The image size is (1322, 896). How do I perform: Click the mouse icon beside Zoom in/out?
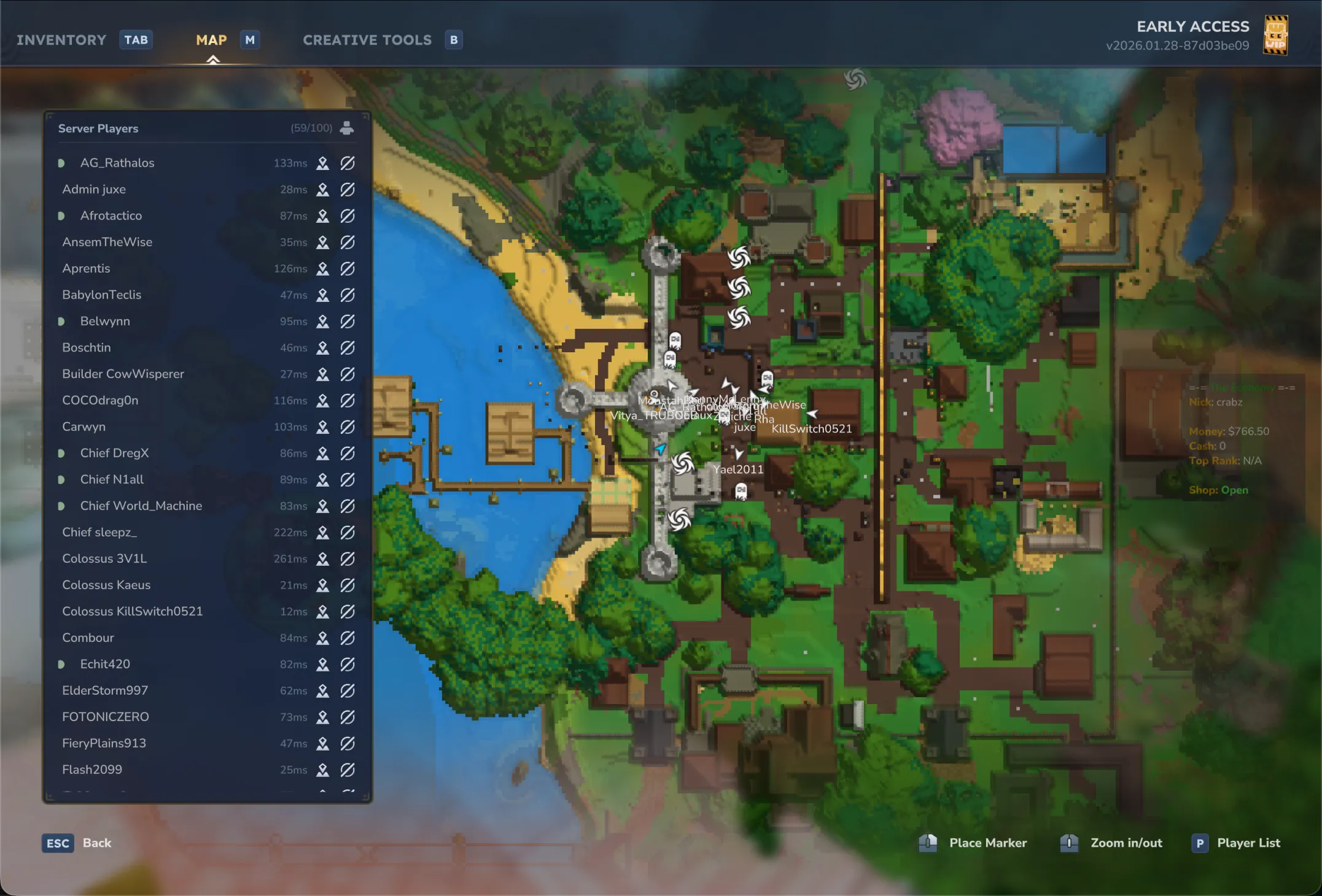pyautogui.click(x=1068, y=843)
